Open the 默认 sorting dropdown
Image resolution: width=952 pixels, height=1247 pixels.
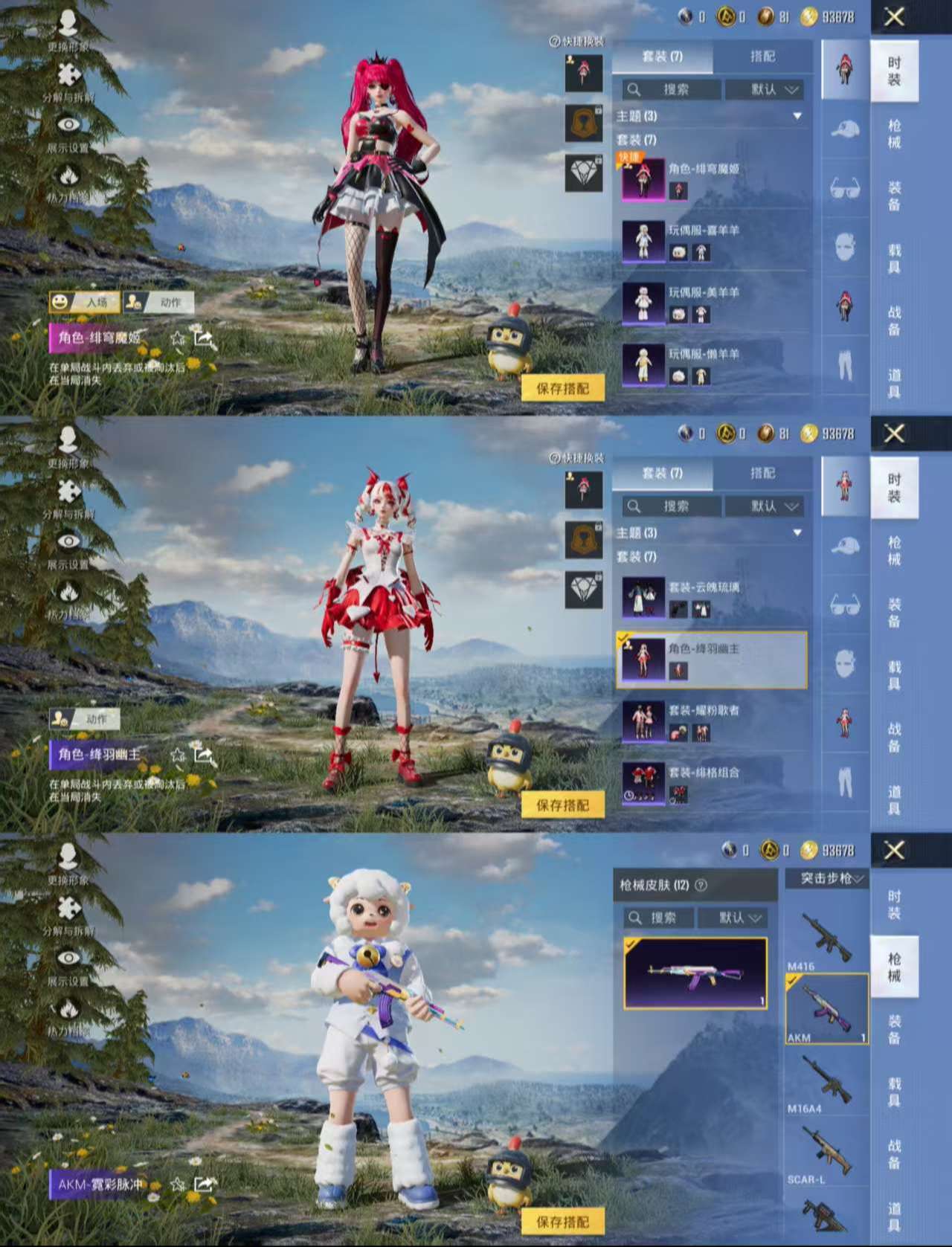765,90
